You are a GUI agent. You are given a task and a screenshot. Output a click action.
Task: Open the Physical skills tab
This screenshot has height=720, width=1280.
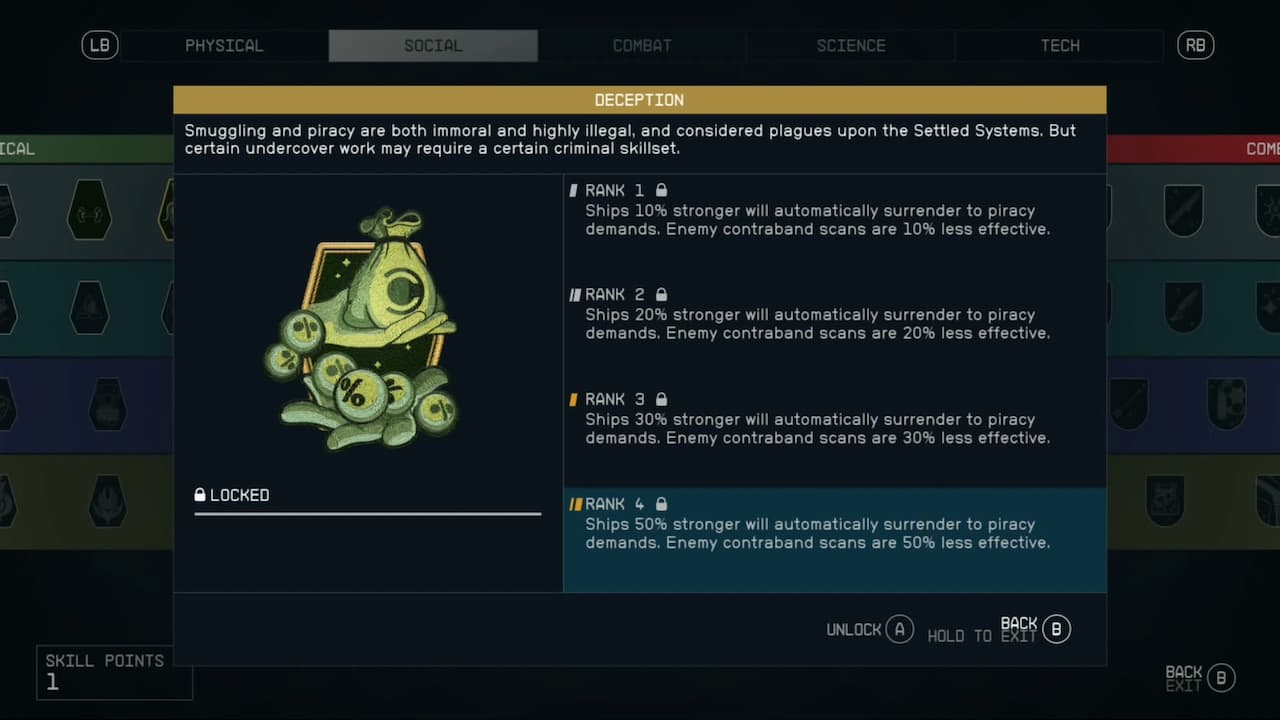click(x=224, y=45)
